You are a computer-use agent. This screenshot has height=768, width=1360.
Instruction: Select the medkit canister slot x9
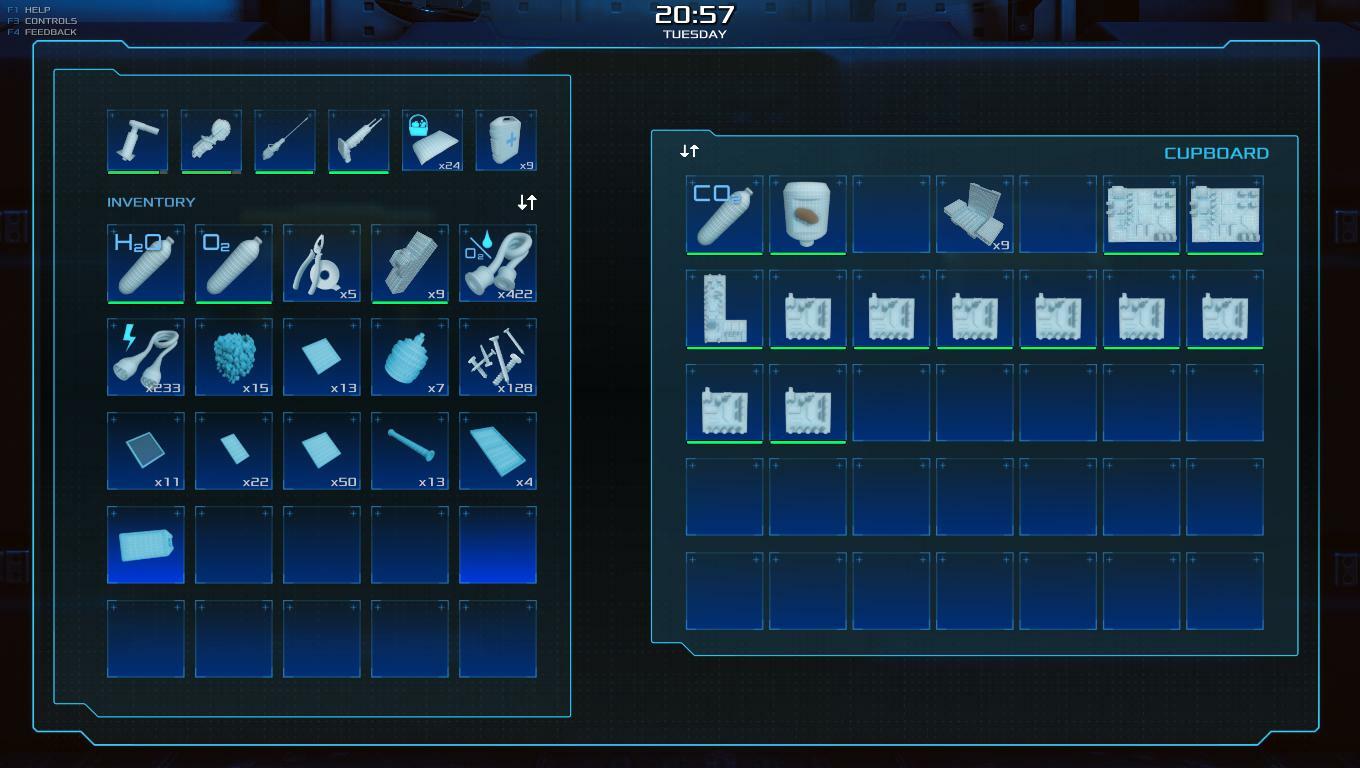click(506, 140)
